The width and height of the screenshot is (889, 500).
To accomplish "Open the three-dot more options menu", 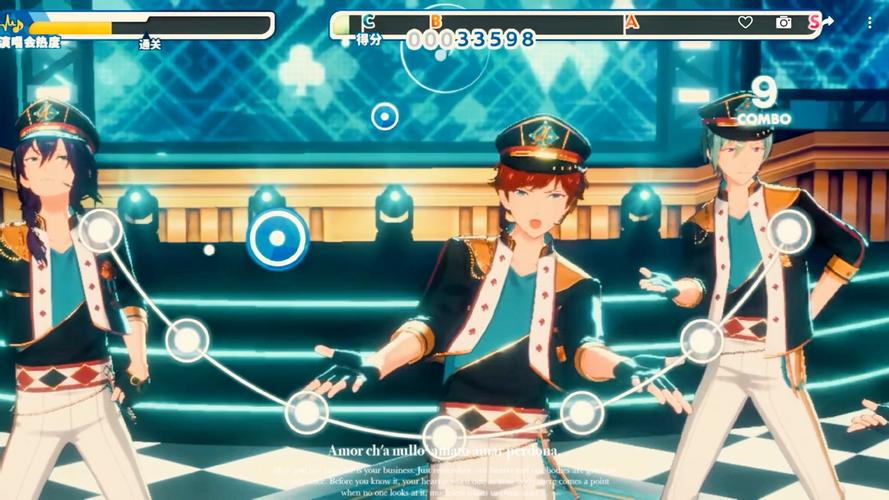I will point(869,22).
